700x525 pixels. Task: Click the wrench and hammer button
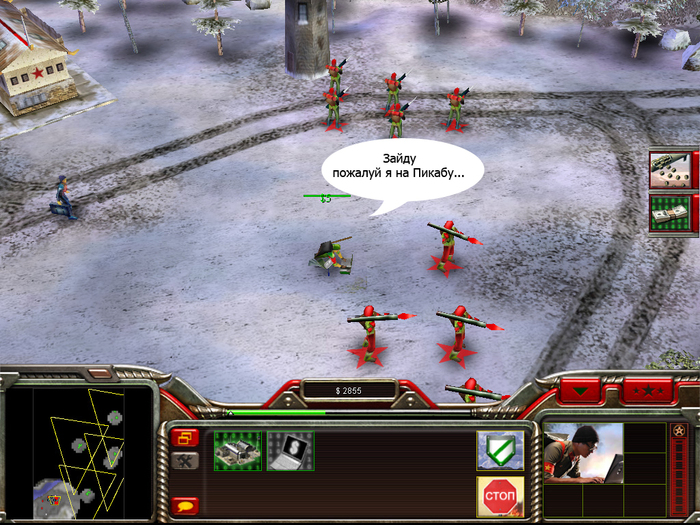coord(185,461)
